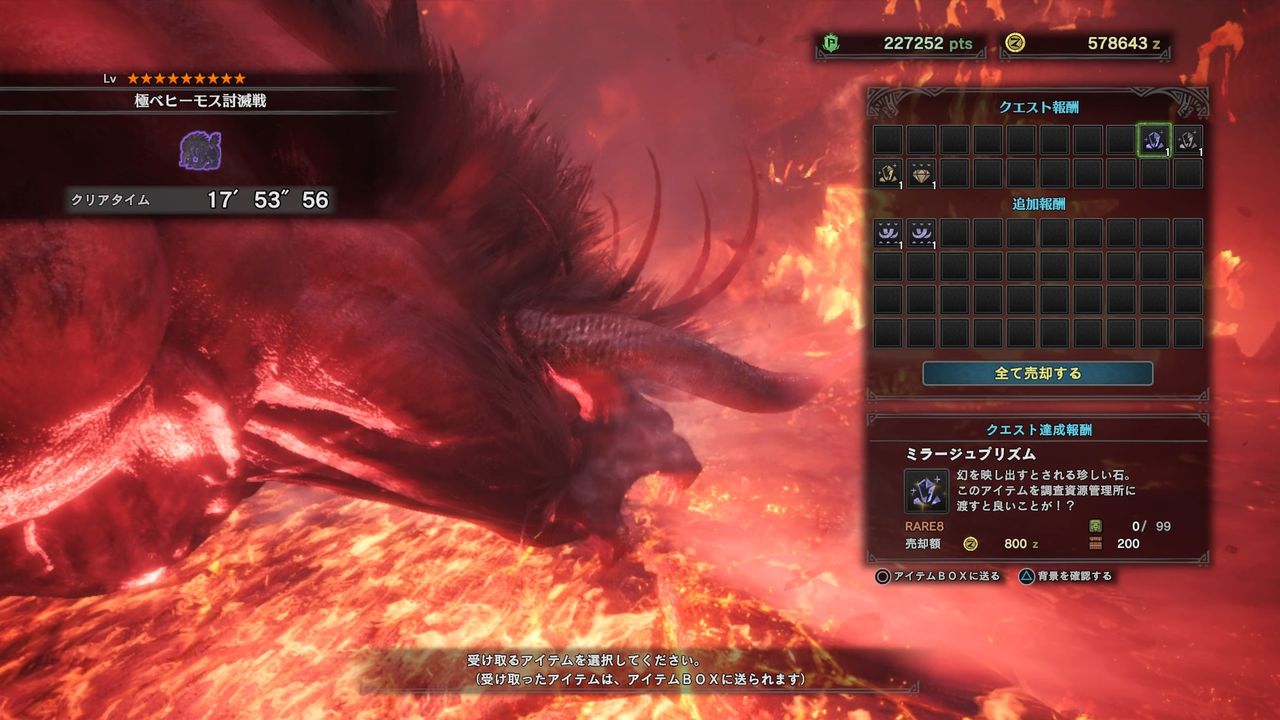Viewport: 1280px width, 720px height.
Task: Click the furnace icon beside 200
Action: click(1094, 543)
